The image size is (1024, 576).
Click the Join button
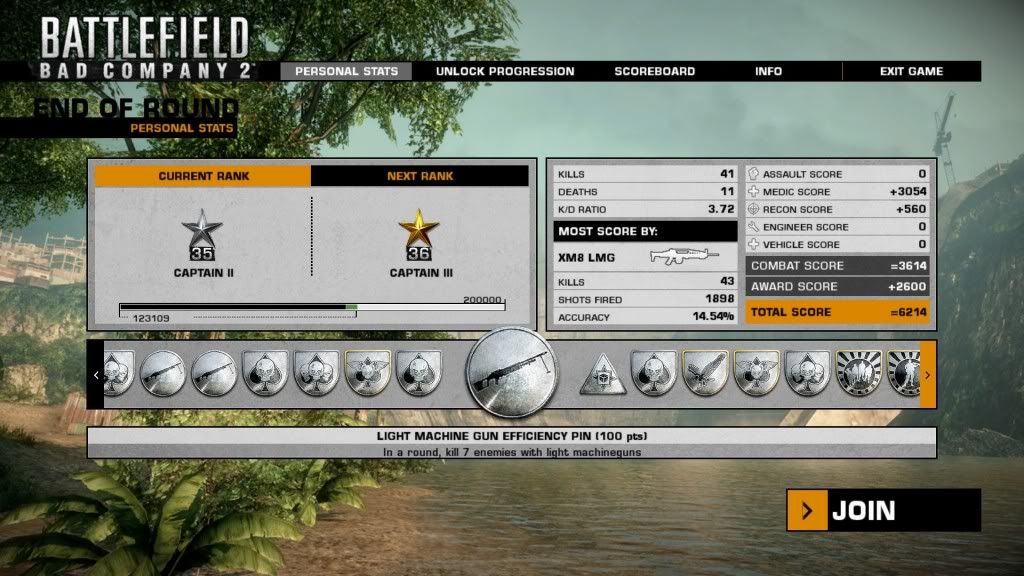(883, 511)
